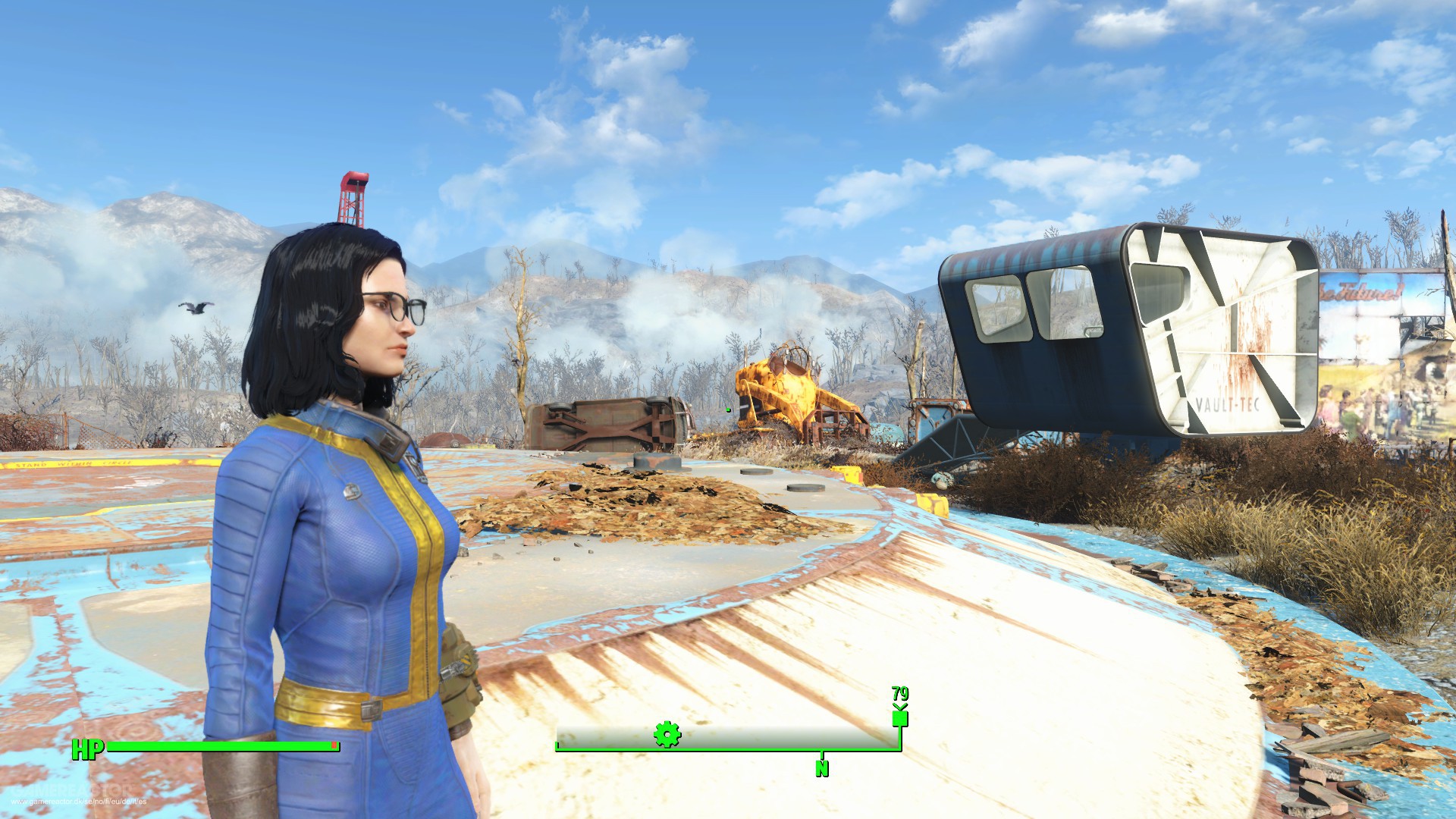Click the GAMEREACTOR watermark text

tap(72, 790)
